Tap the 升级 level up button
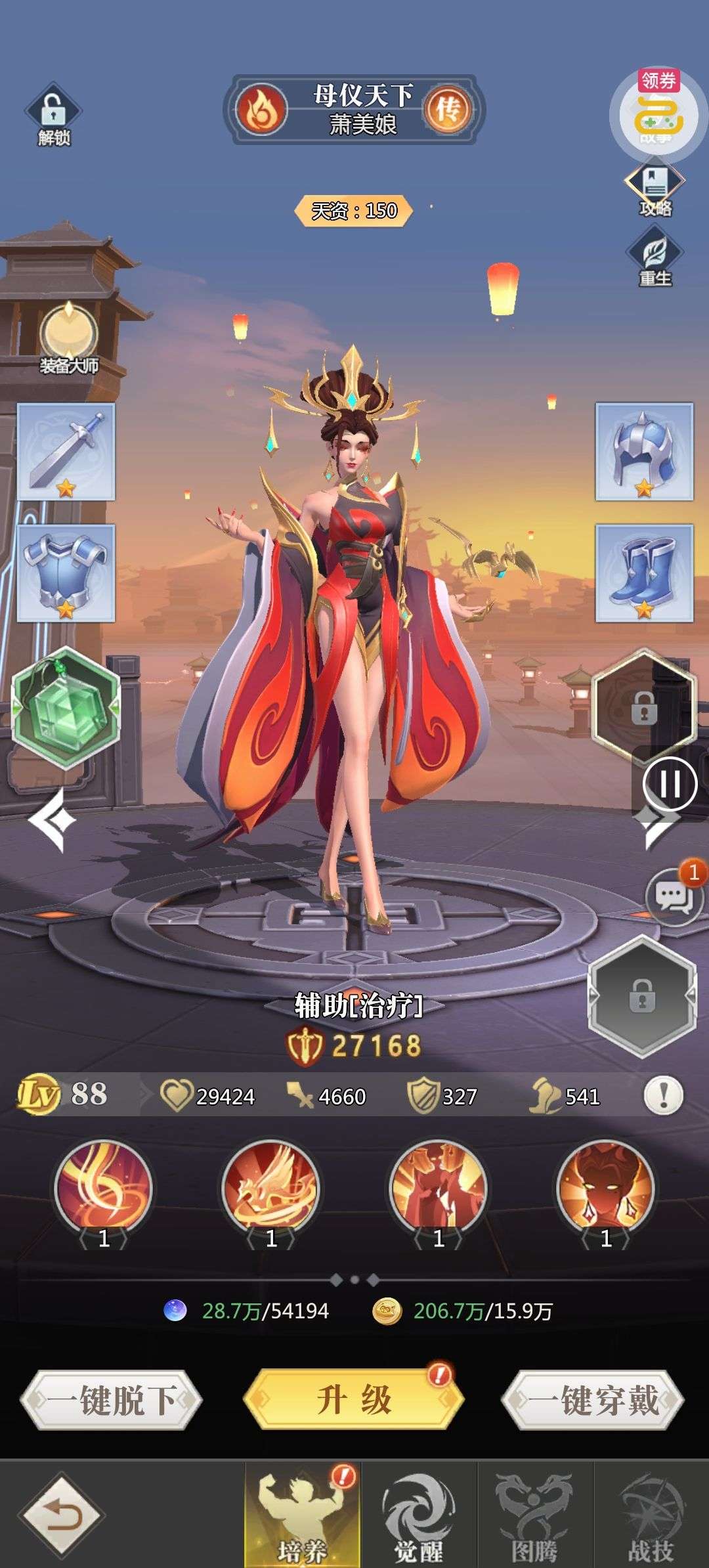The width and height of the screenshot is (709, 1568). (354, 1399)
